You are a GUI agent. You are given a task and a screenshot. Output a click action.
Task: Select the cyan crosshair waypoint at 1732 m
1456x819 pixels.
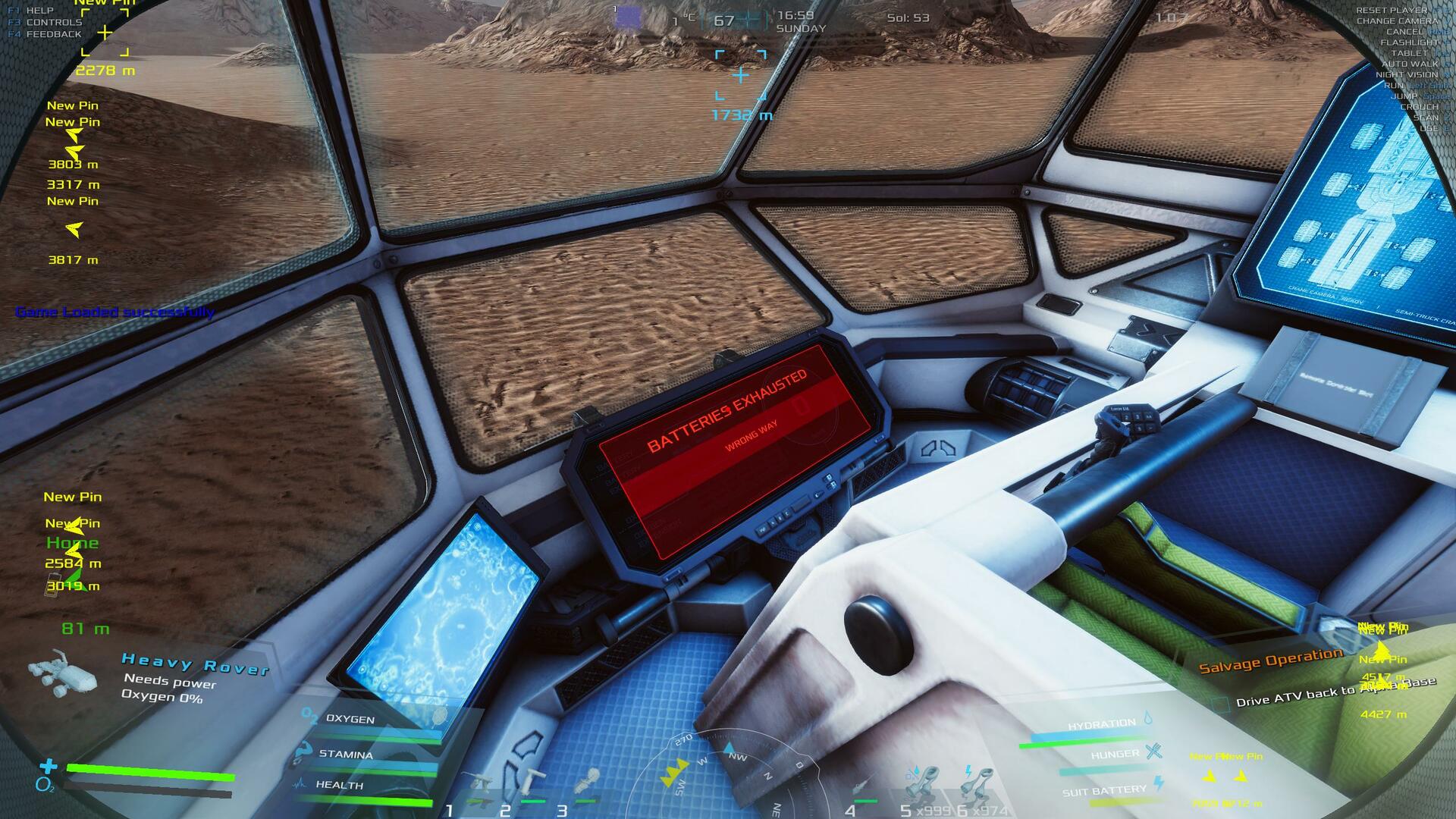741,75
